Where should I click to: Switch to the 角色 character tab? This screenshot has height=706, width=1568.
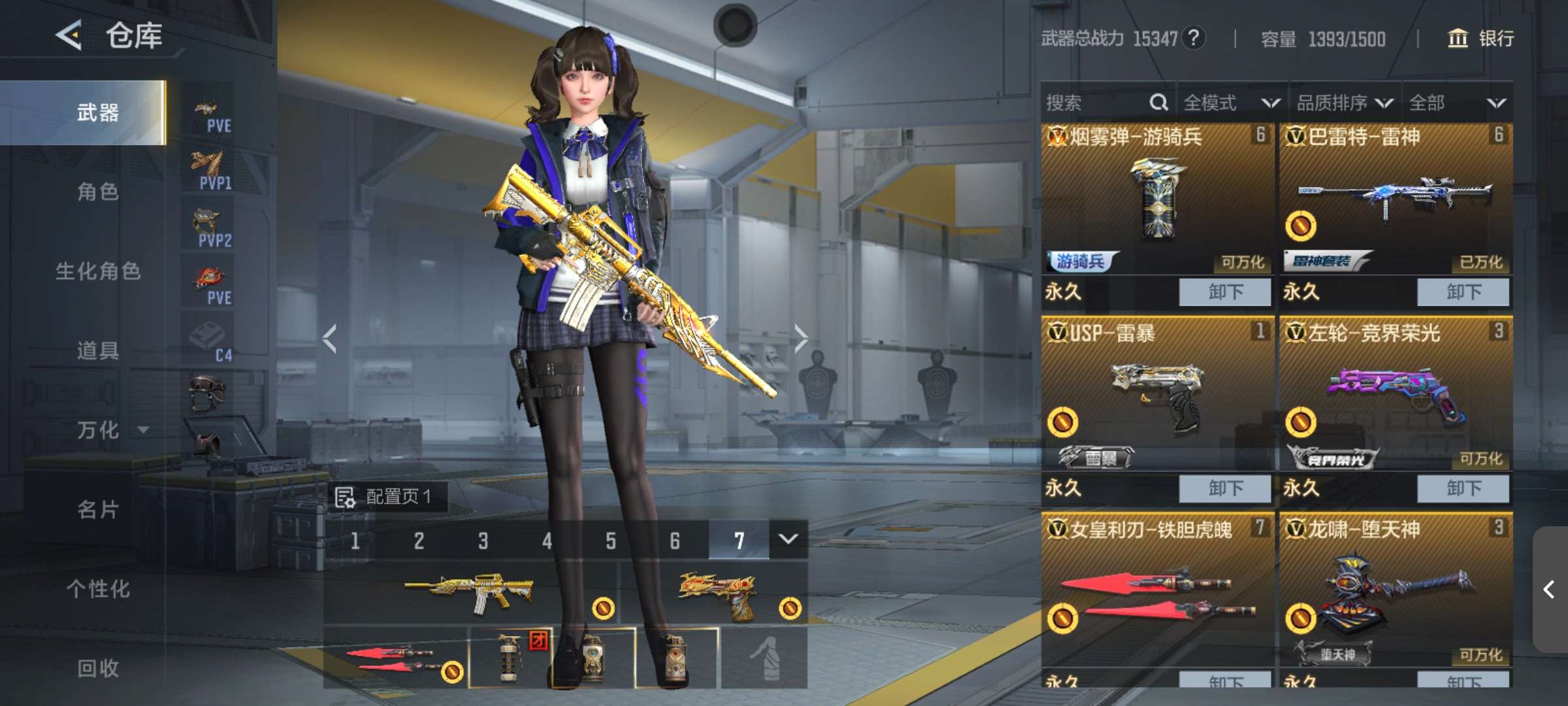click(x=98, y=192)
